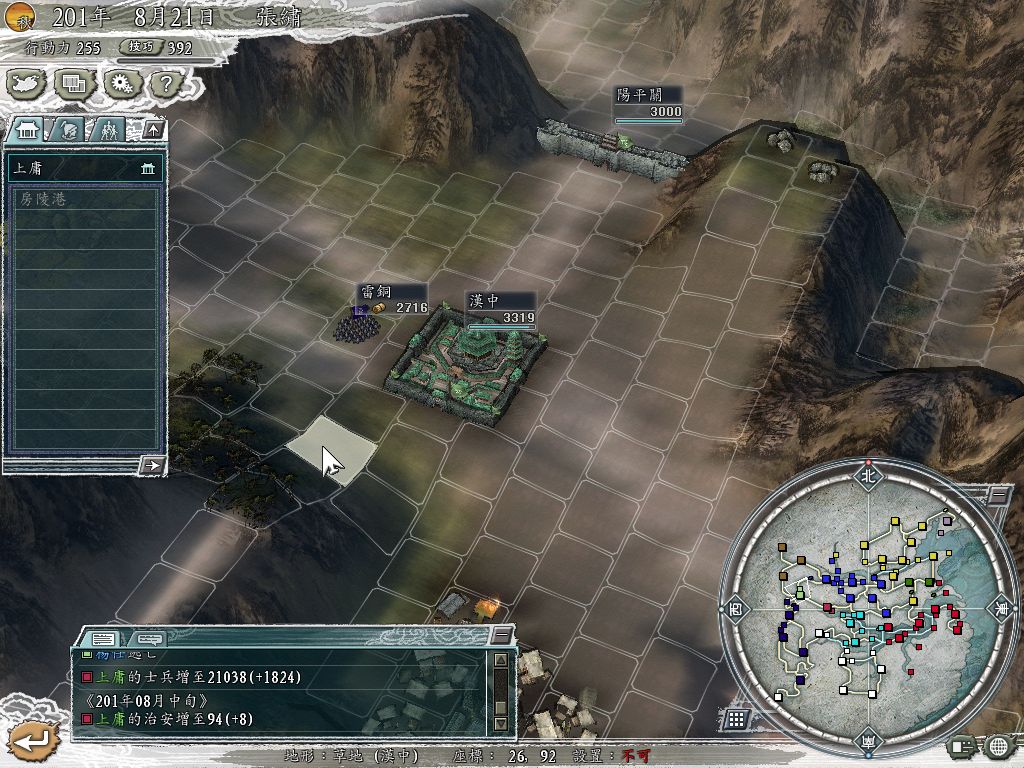Select the 漢中 city label

pyautogui.click(x=500, y=308)
